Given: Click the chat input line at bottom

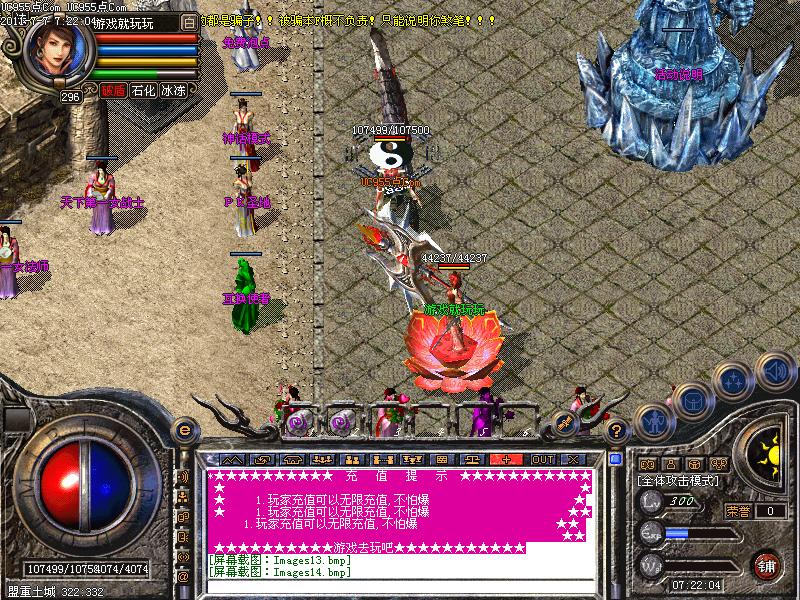Looking at the screenshot, I should coord(400,584).
